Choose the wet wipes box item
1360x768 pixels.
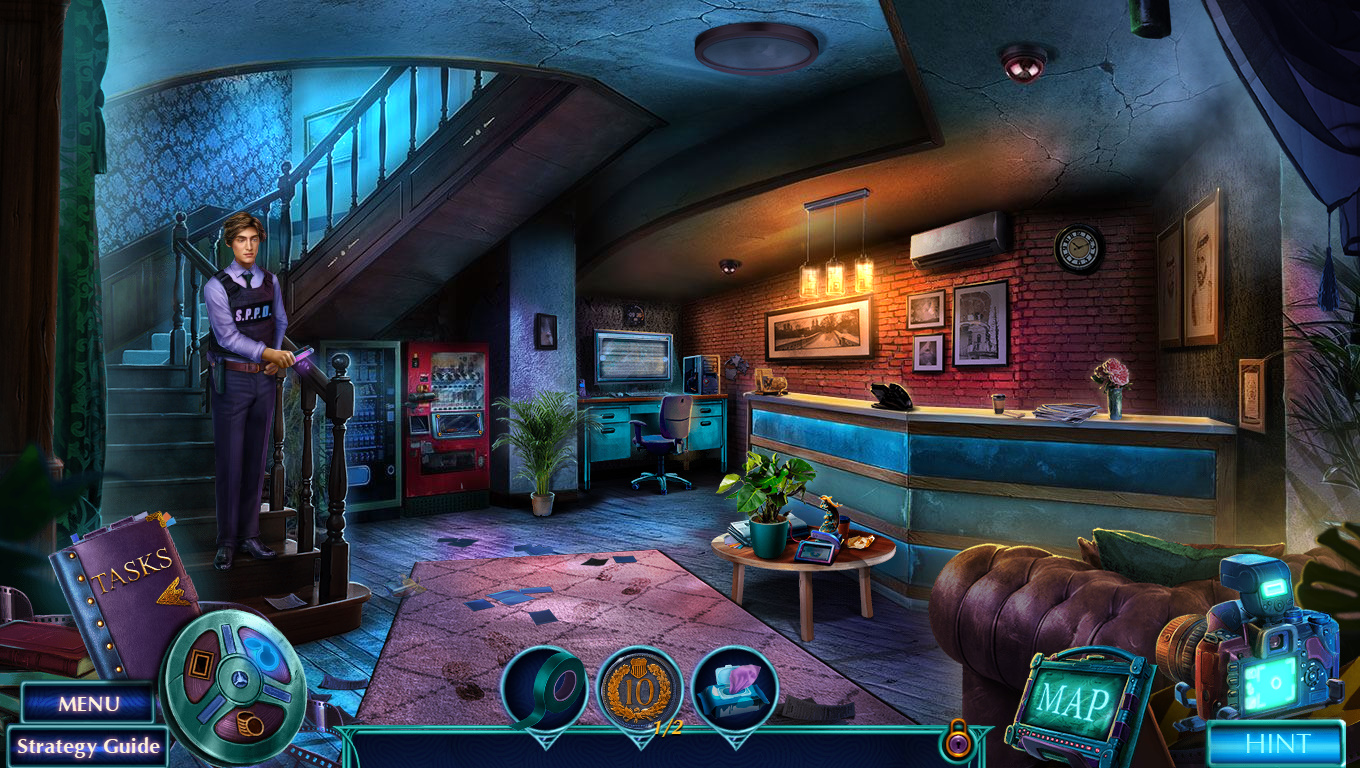[735, 689]
